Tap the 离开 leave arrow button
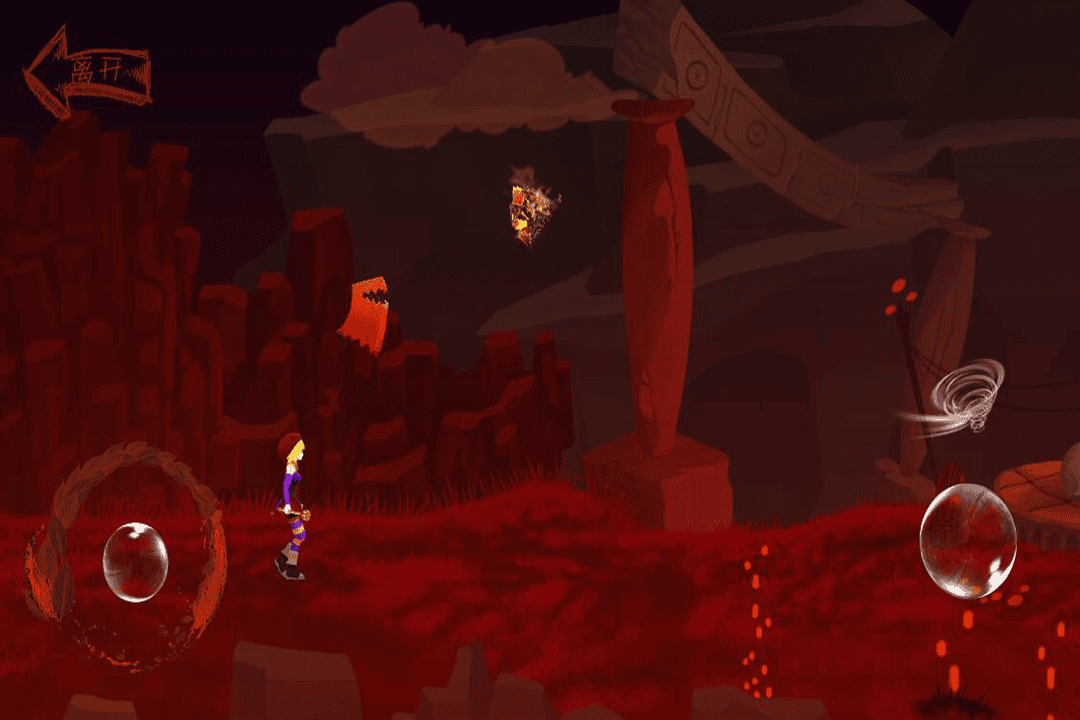 pyautogui.click(x=87, y=72)
